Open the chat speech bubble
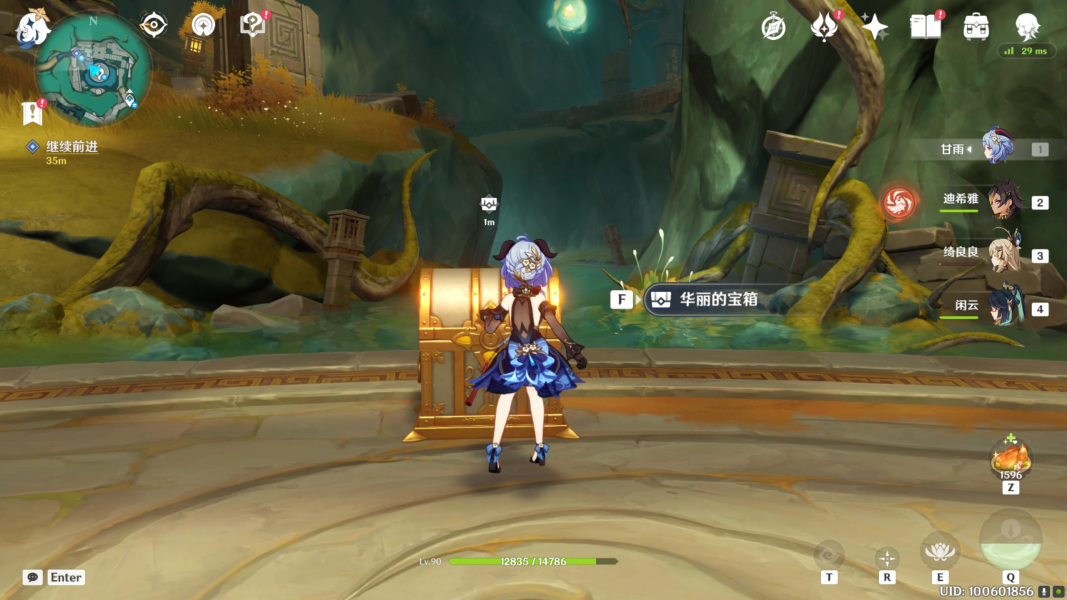 33,577
